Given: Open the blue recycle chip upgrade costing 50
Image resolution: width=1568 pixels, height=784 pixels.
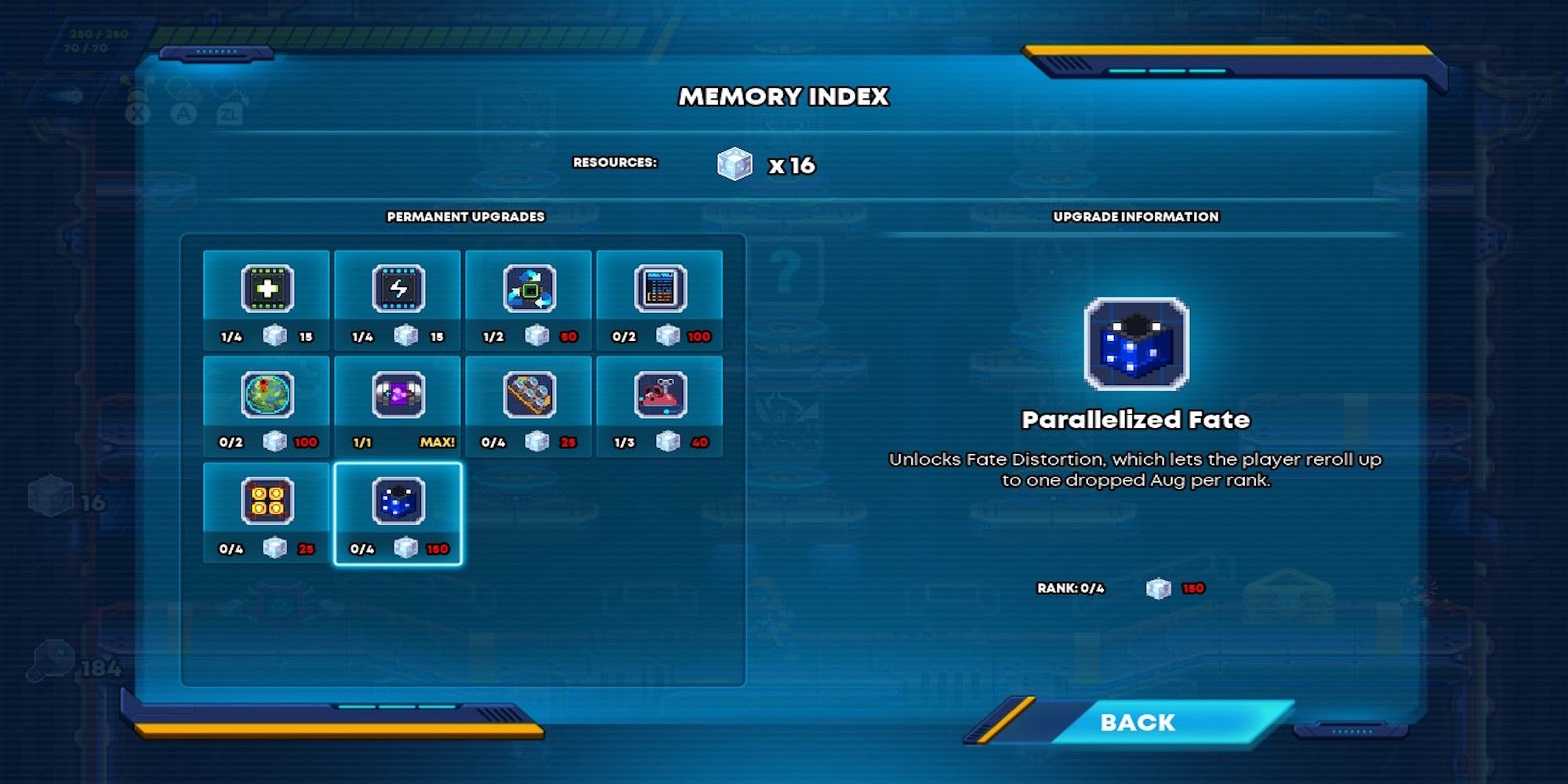Looking at the screenshot, I should [x=529, y=289].
